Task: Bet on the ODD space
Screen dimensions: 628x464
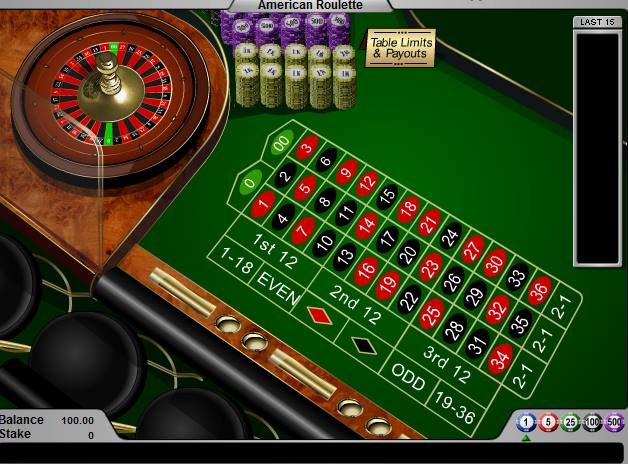Action: click(408, 377)
